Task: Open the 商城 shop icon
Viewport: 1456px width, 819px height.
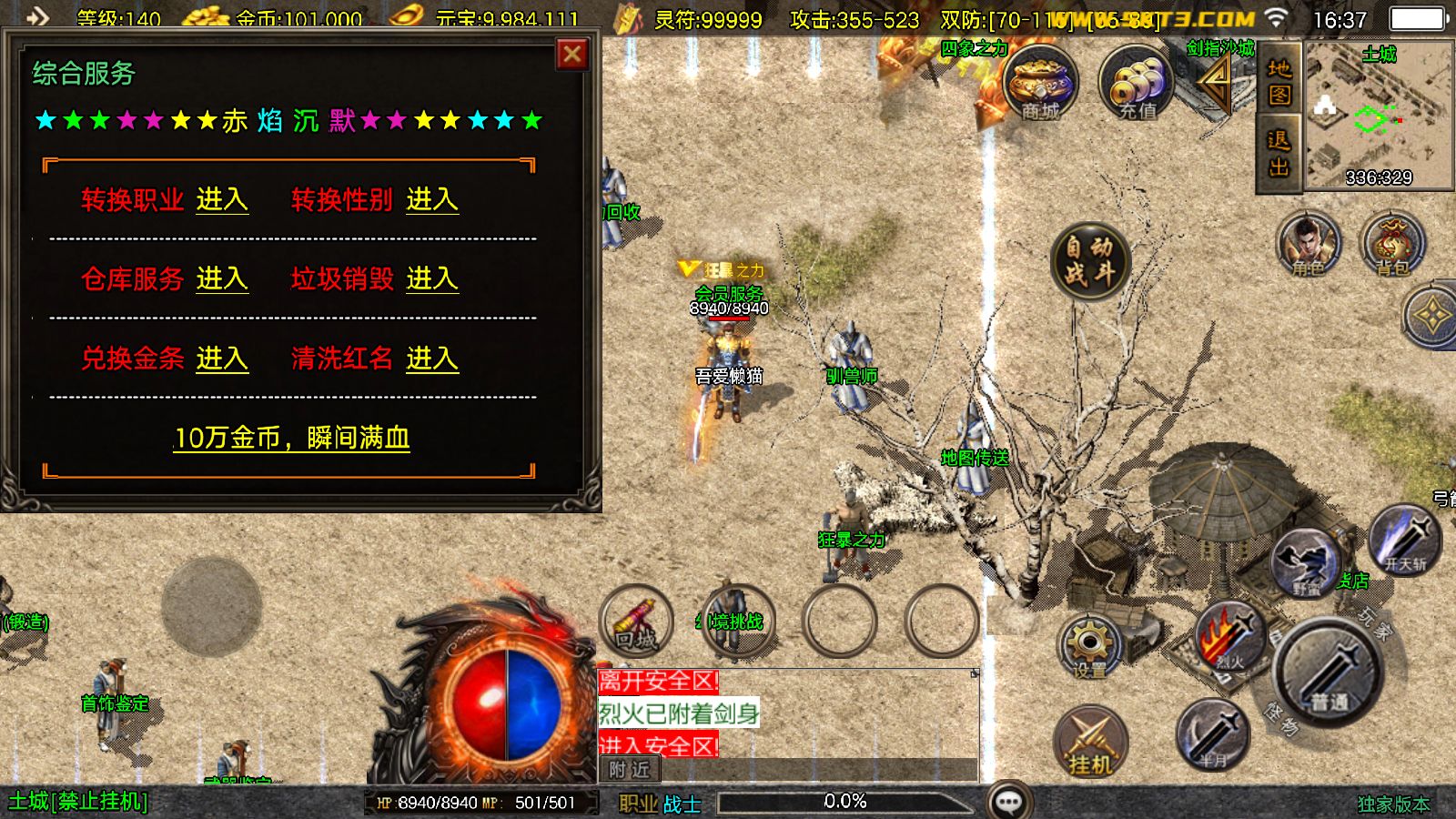Action: pyautogui.click(x=1040, y=84)
